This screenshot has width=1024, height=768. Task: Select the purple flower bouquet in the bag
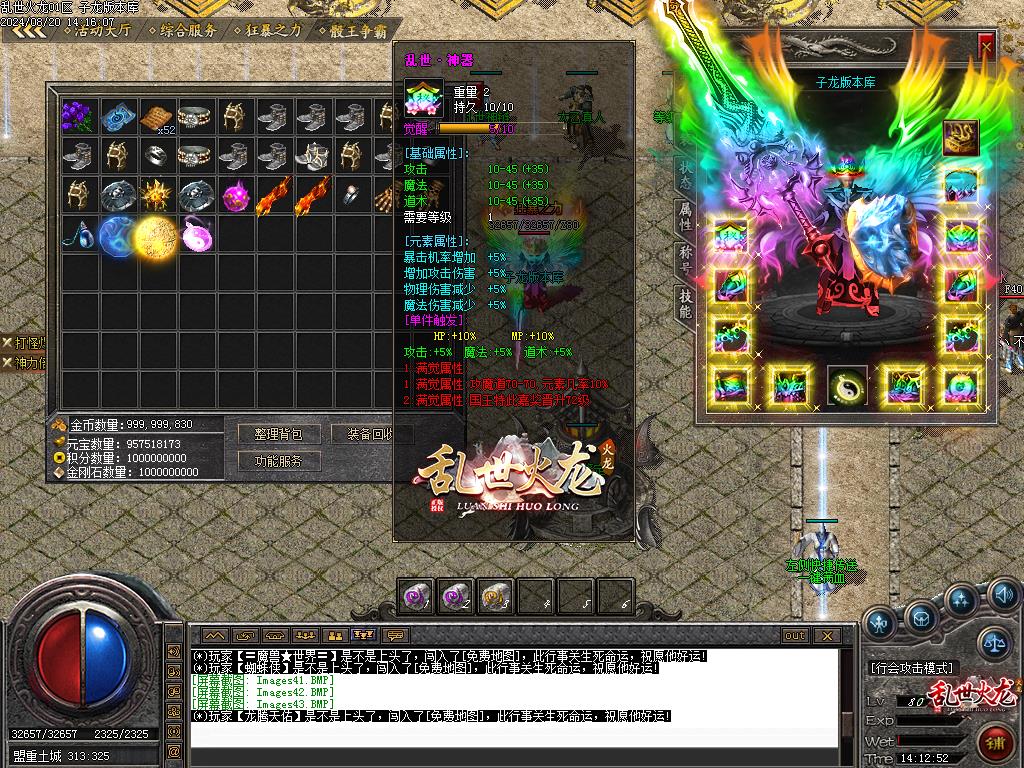tap(79, 117)
